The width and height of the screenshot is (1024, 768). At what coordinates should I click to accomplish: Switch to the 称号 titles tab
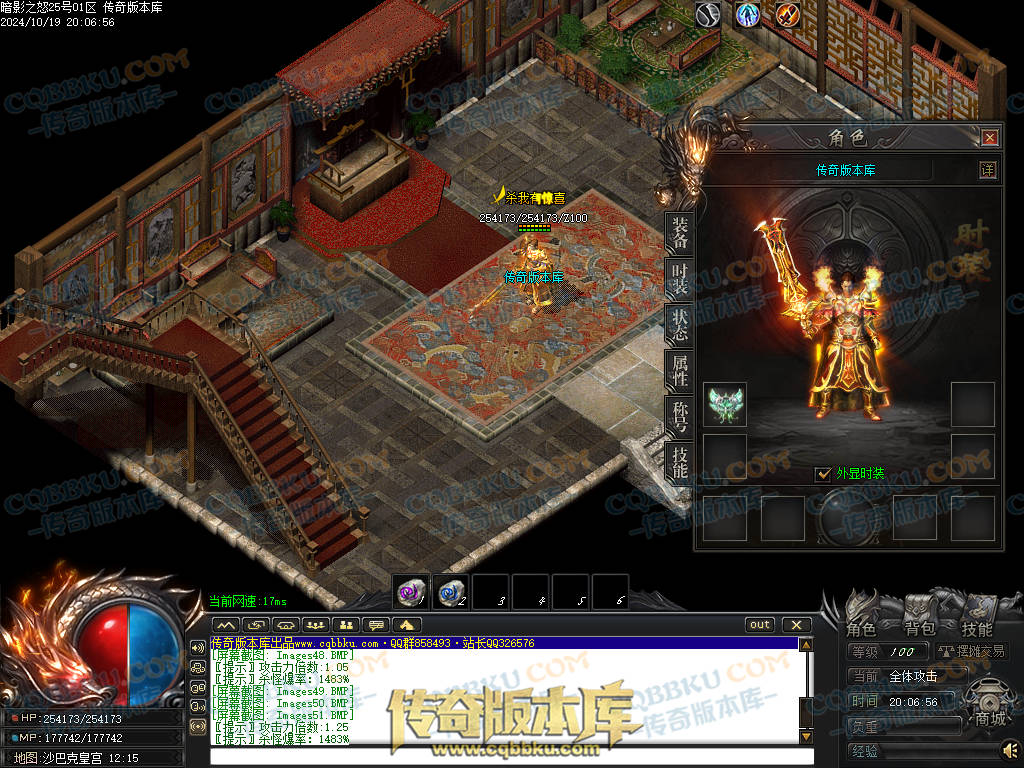pos(680,417)
